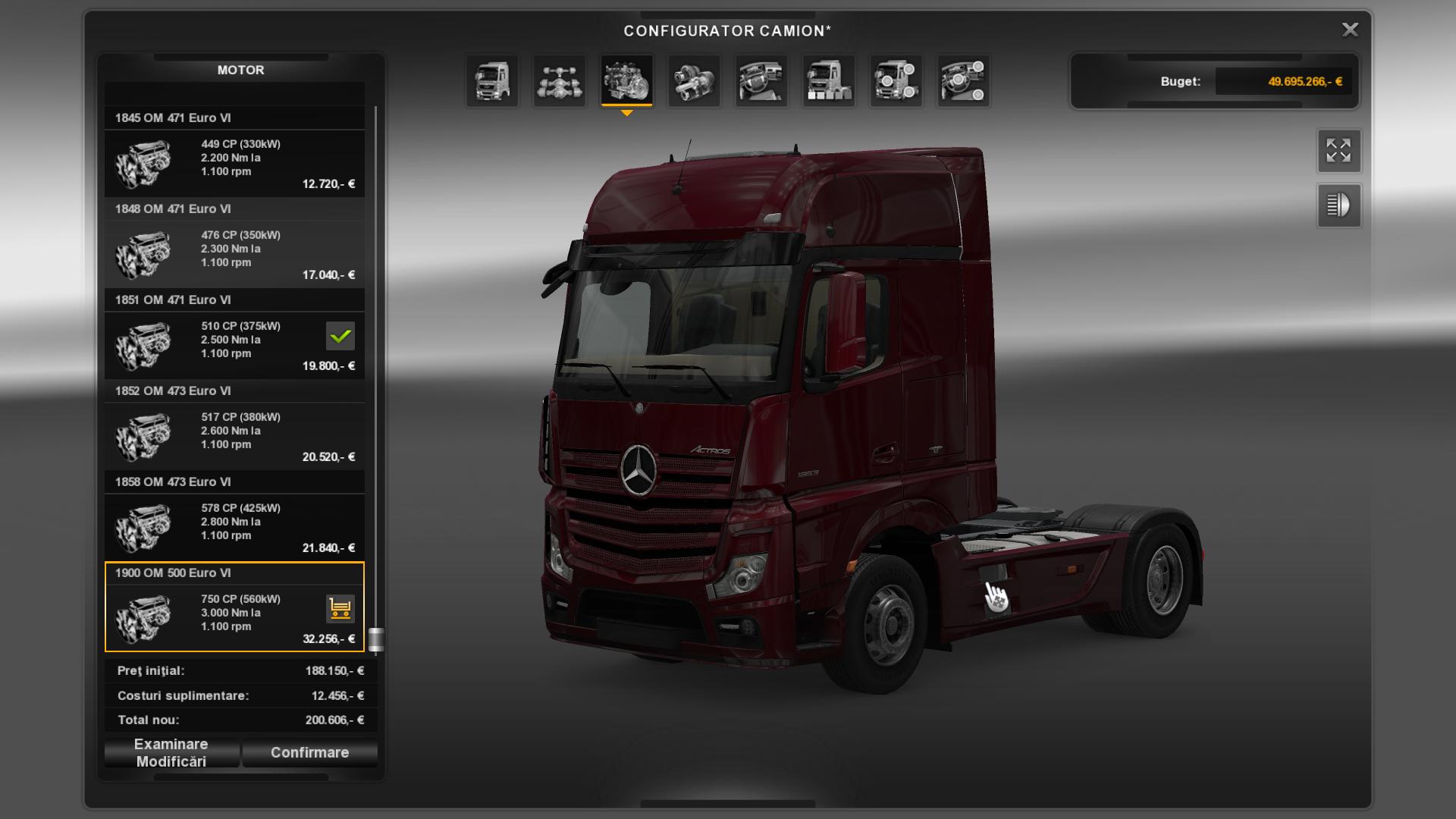Choose the 1852 OM 473 517 CP engine
Screen dimensions: 1456x819
(x=234, y=436)
